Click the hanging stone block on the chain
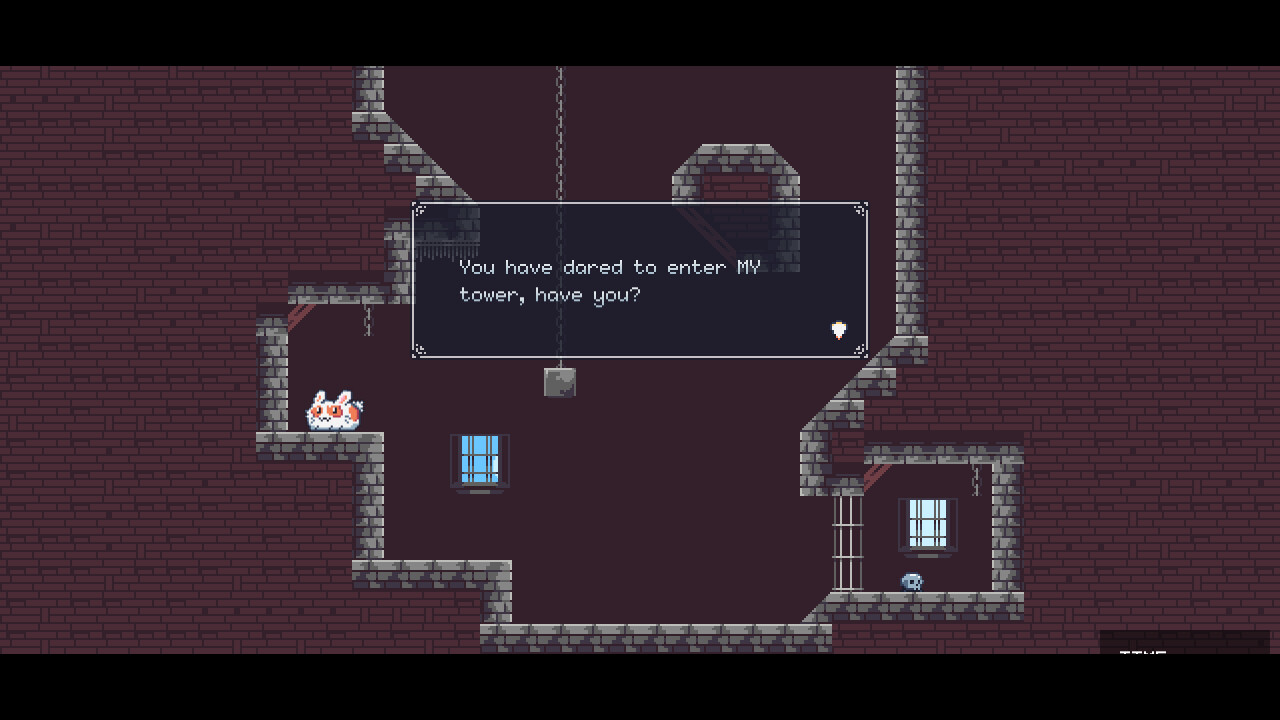Screen dimensions: 1280x720 [x=561, y=381]
